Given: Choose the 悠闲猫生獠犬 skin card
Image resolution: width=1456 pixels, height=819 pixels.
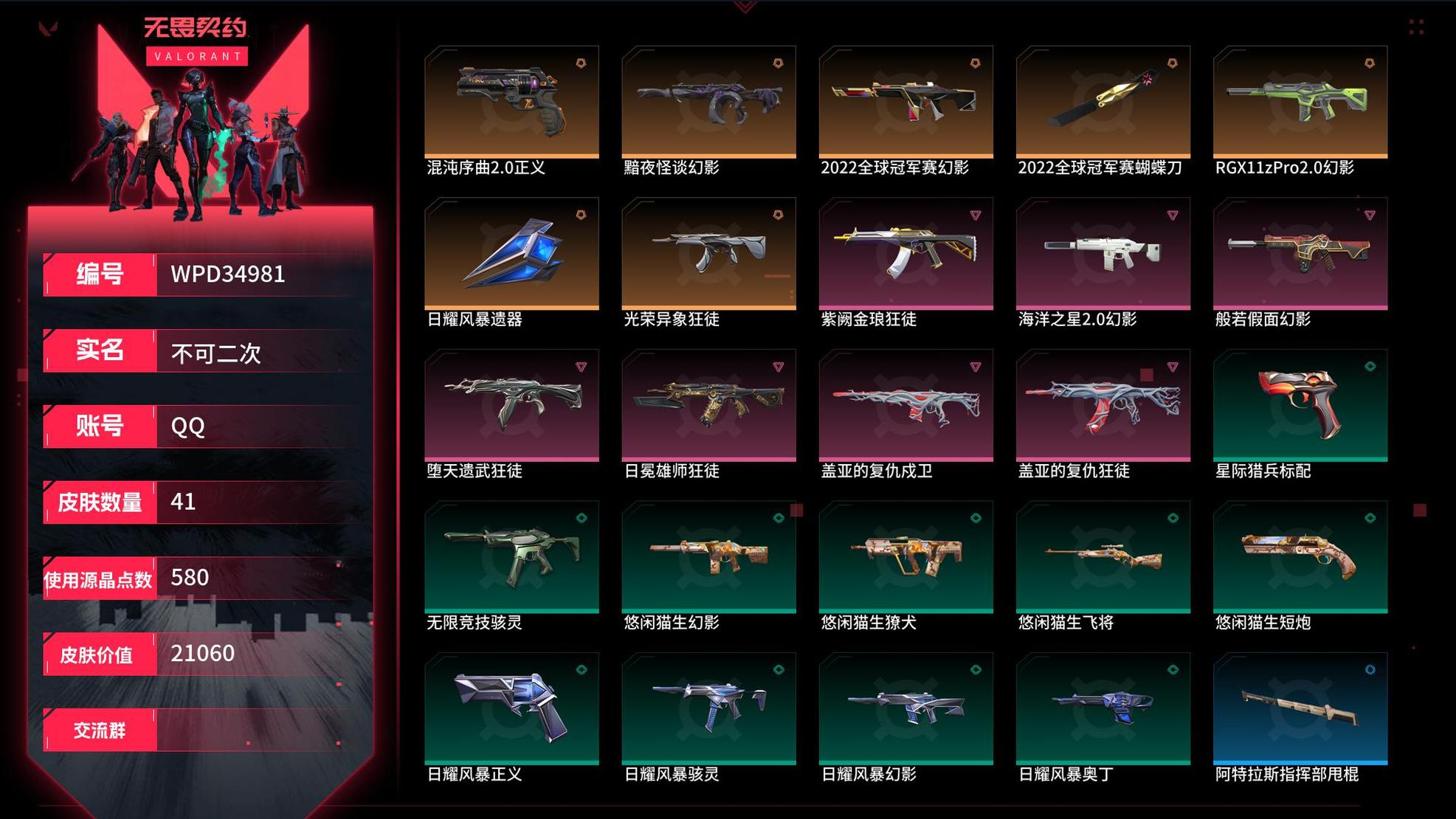Looking at the screenshot, I should point(905,556).
